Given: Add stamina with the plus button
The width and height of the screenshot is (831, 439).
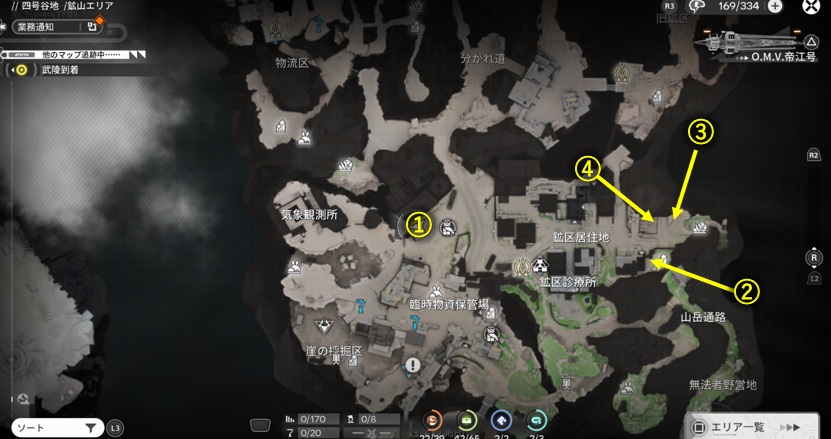Looking at the screenshot, I should pyautogui.click(x=775, y=6).
